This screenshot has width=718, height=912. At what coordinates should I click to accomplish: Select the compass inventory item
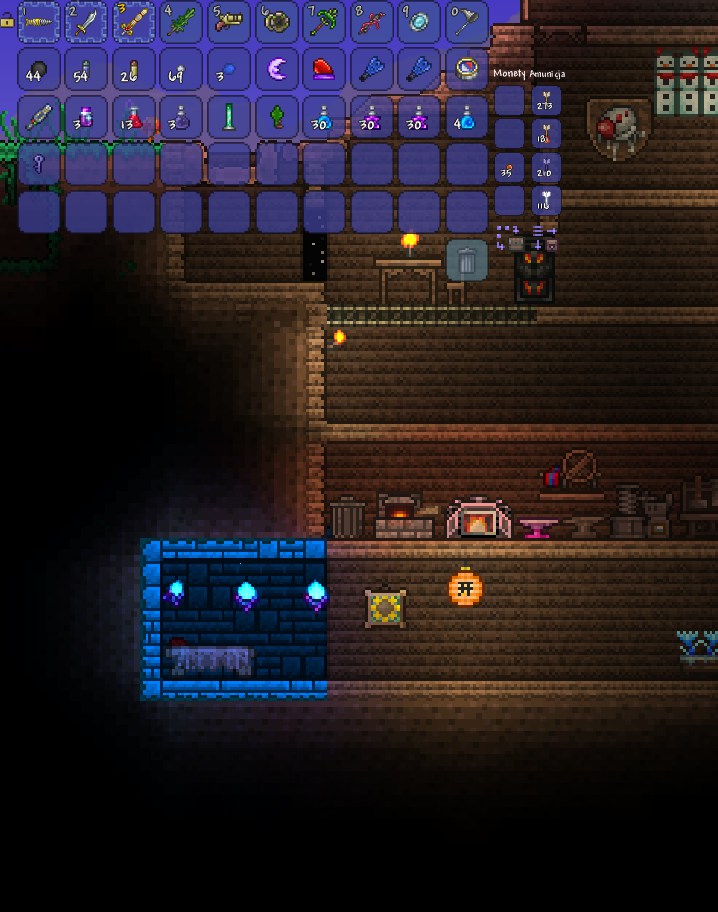pyautogui.click(x=466, y=69)
